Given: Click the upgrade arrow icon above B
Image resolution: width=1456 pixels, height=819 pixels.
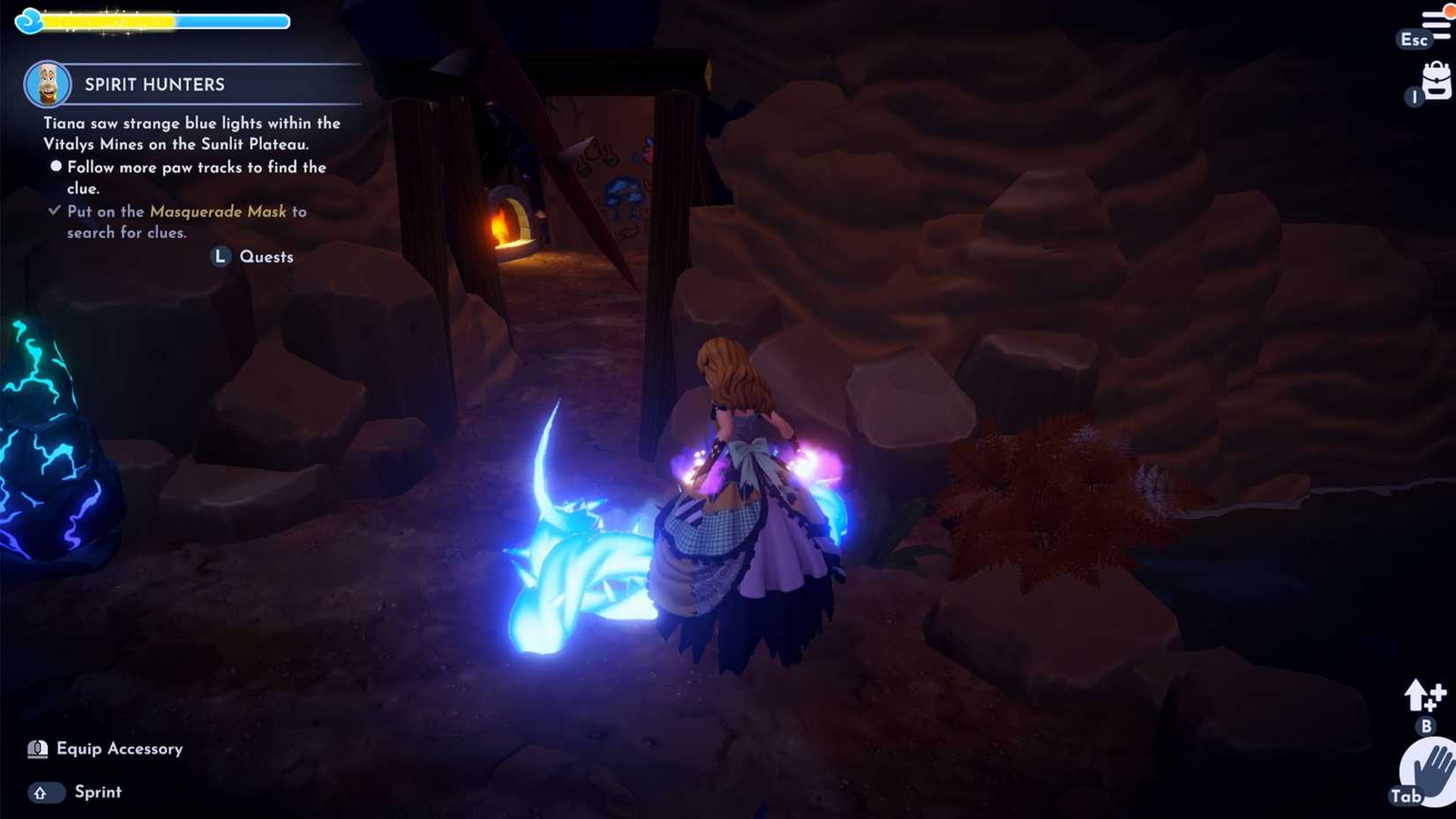Looking at the screenshot, I should click(1424, 697).
